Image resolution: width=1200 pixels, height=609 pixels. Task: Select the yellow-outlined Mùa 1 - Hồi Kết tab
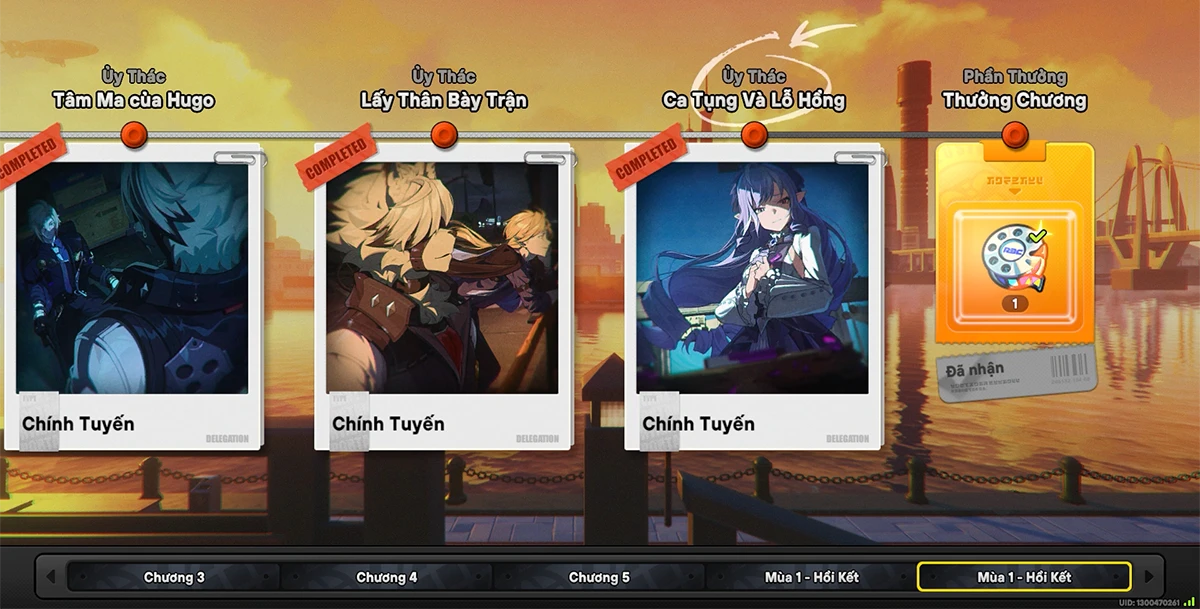1024,577
